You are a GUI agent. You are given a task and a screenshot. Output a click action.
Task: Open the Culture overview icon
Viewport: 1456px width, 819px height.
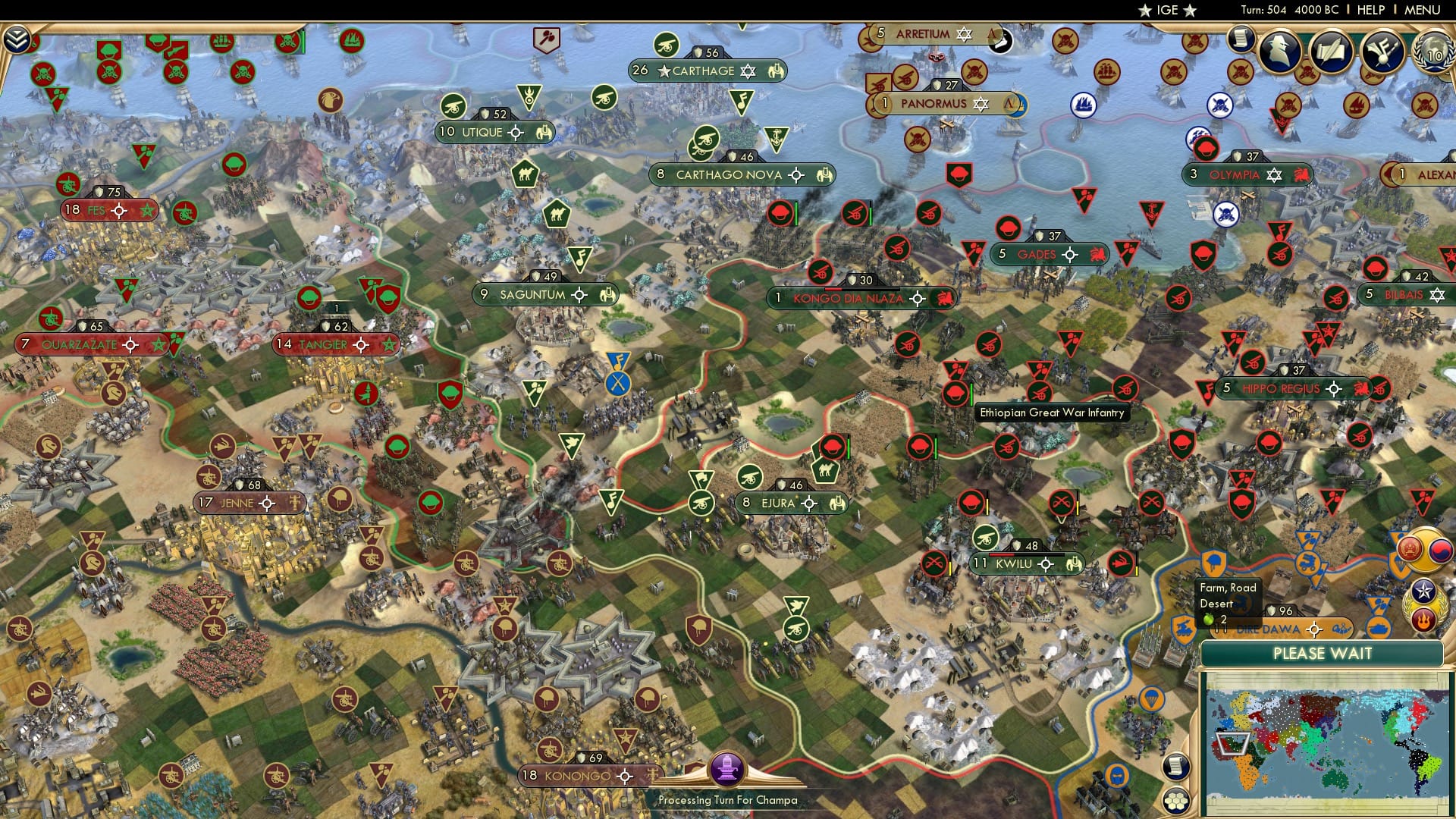pos(1382,50)
